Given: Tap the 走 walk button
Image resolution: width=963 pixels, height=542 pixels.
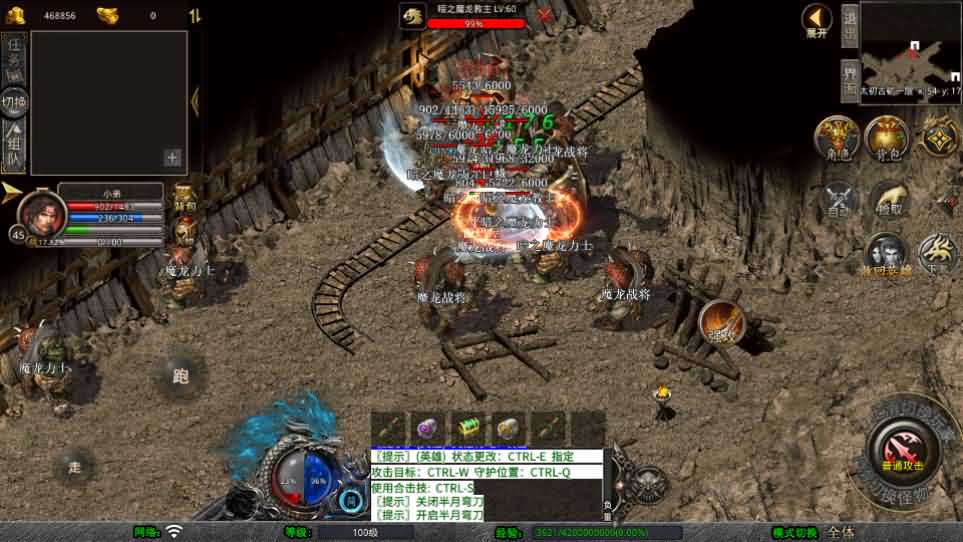Looking at the screenshot, I should pos(75,466).
